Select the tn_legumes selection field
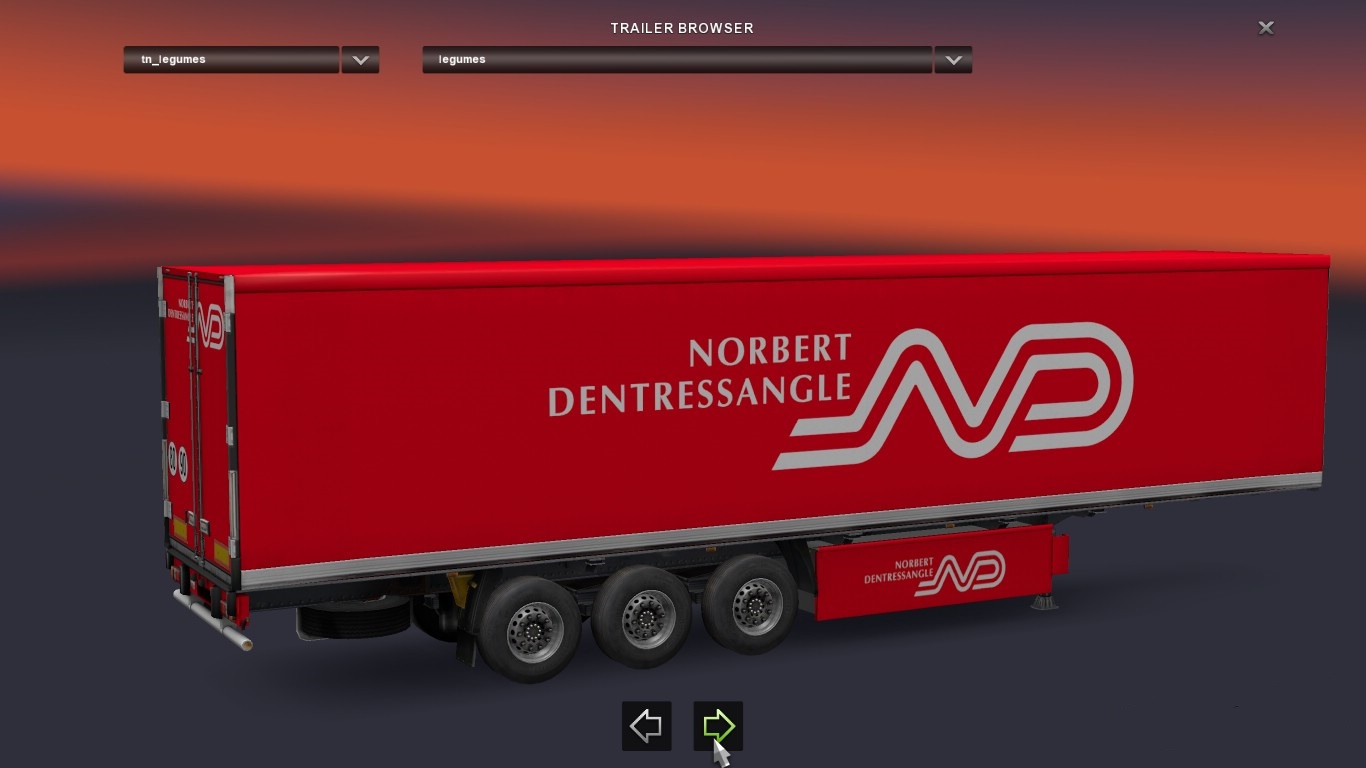 [x=231, y=60]
